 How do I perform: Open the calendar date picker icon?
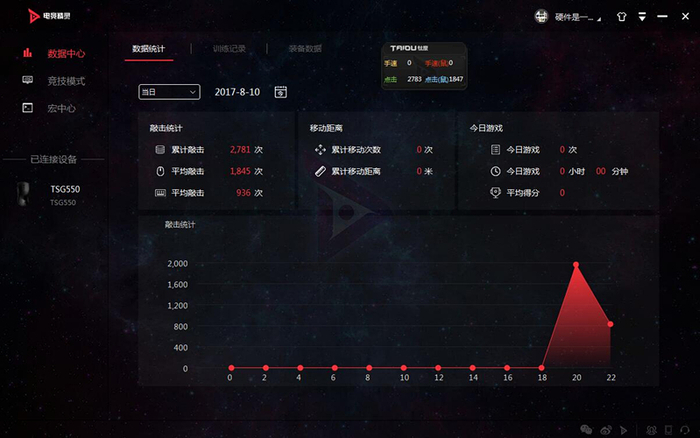(281, 92)
